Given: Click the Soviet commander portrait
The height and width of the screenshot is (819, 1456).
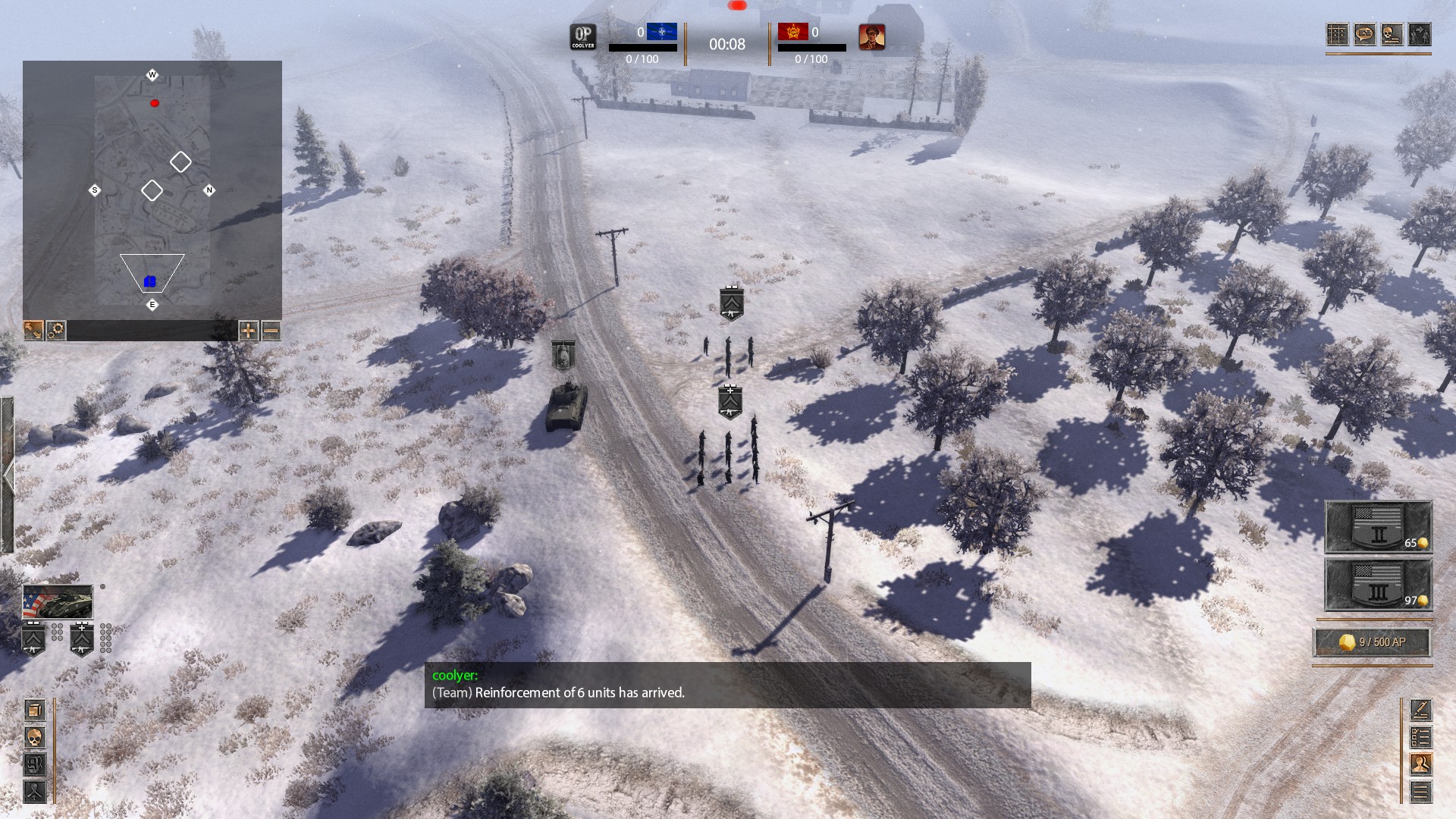Looking at the screenshot, I should click(x=871, y=36).
